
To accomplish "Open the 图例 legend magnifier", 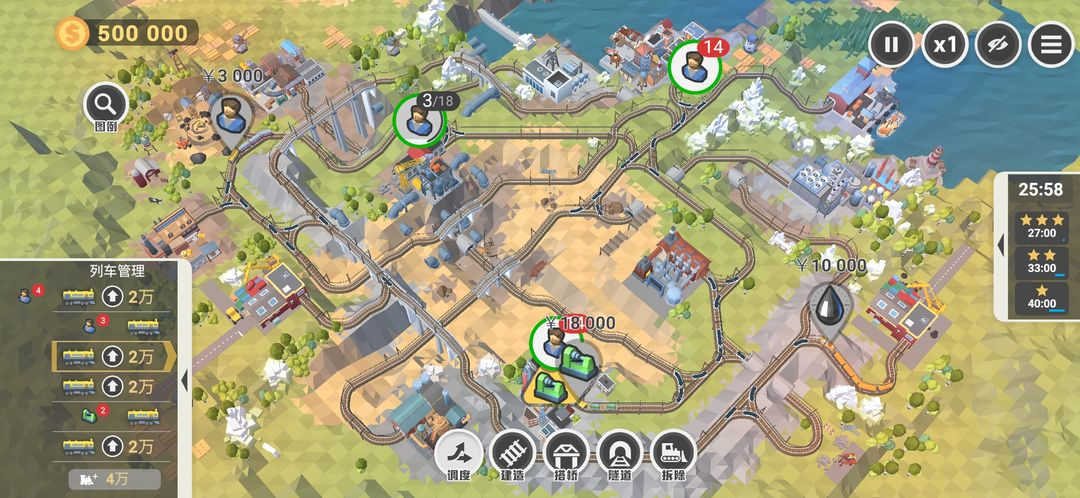I will coord(105,103).
